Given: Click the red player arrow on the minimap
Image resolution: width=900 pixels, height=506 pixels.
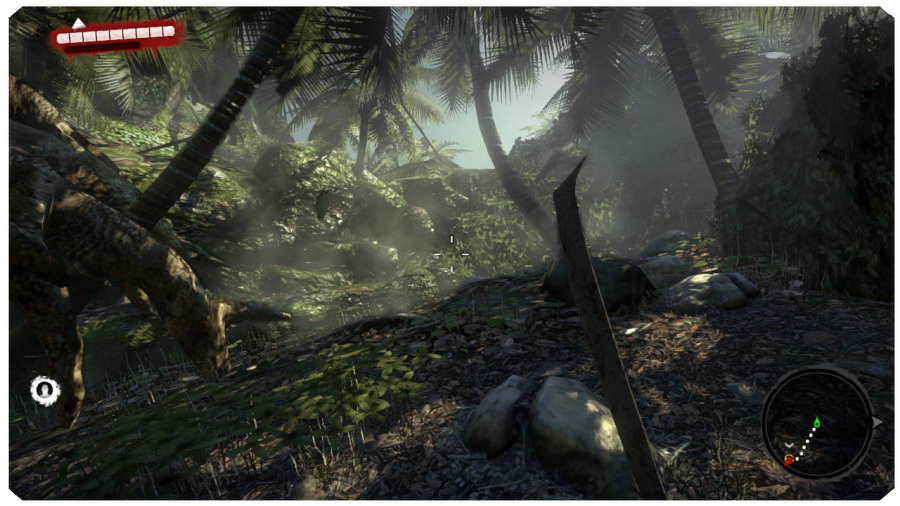Looking at the screenshot, I should coord(789,459).
